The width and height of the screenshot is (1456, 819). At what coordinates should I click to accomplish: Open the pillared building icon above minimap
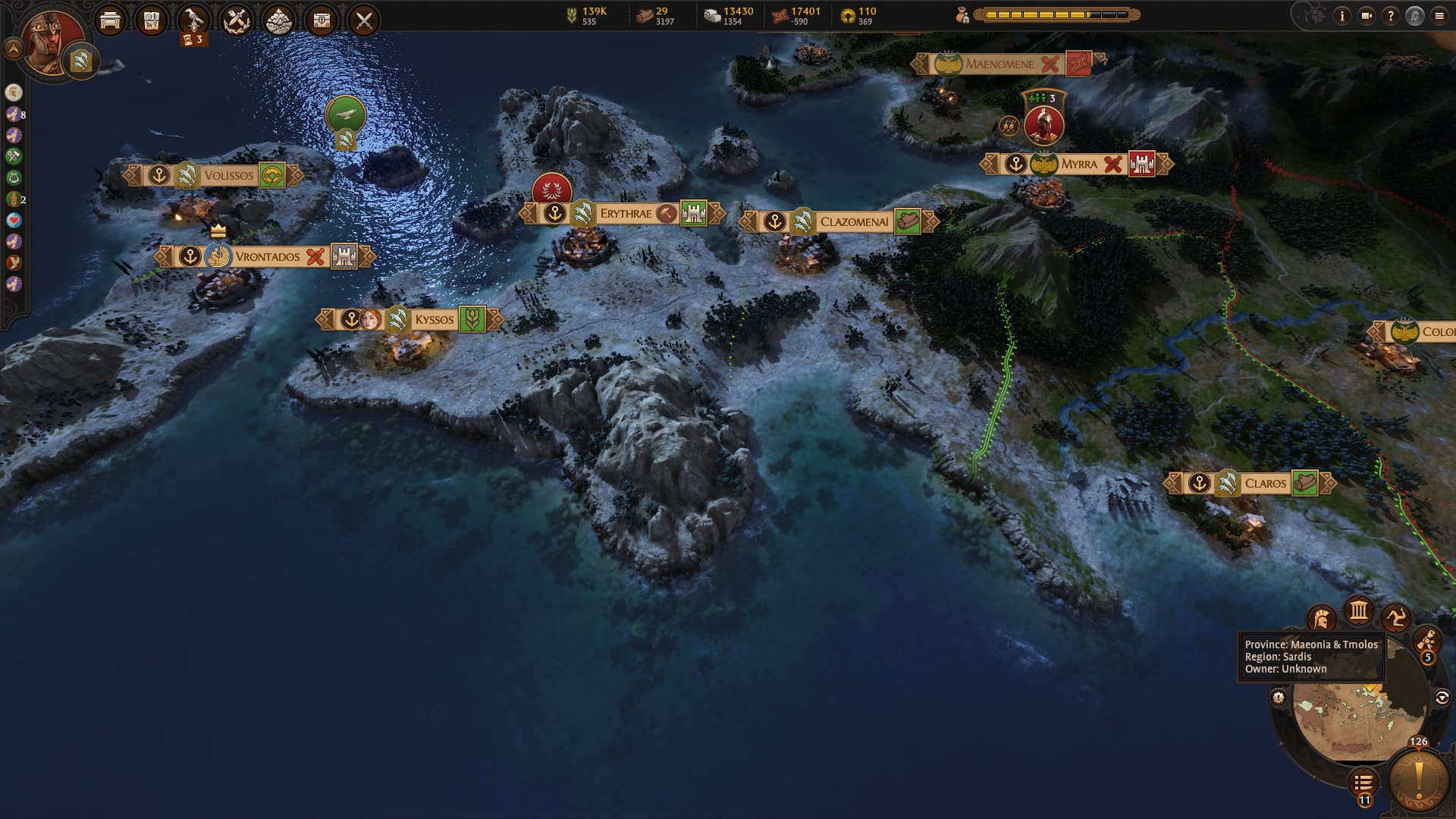(1358, 610)
